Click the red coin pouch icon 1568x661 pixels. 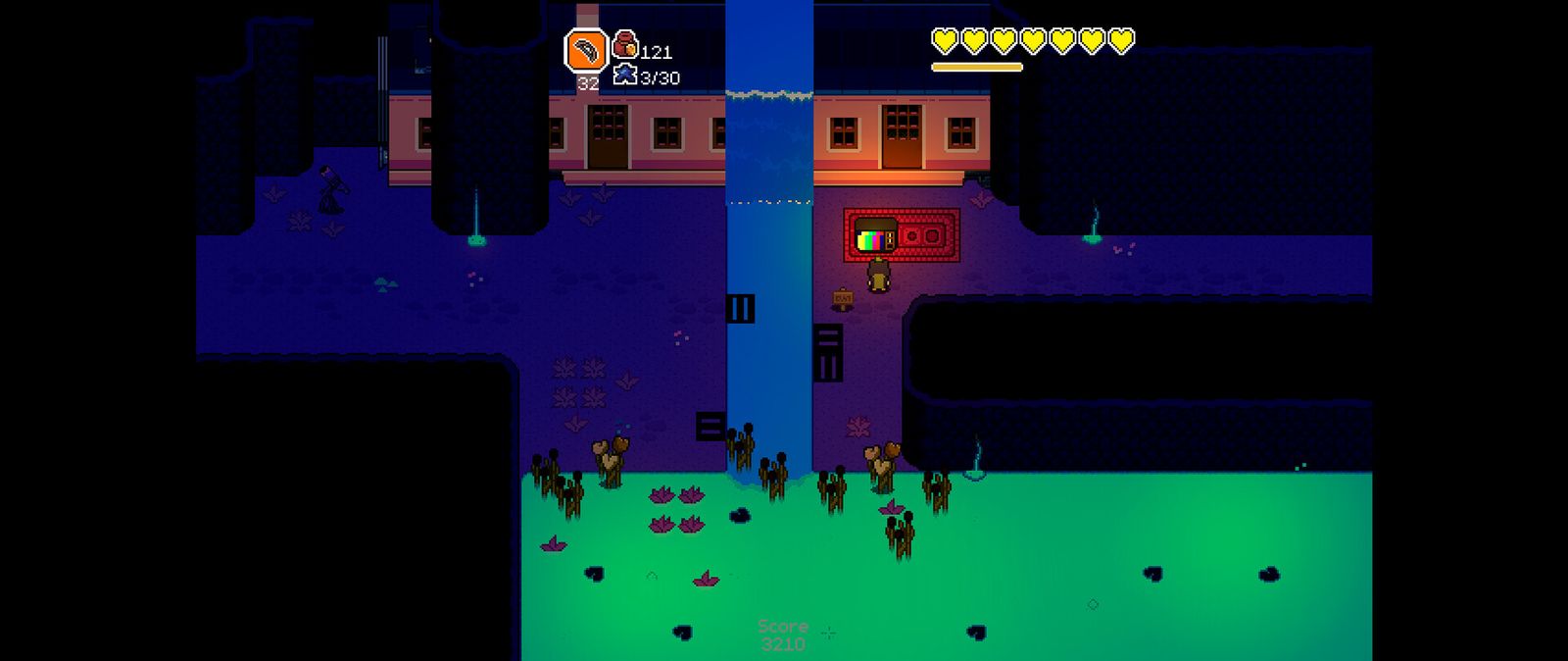coord(624,45)
